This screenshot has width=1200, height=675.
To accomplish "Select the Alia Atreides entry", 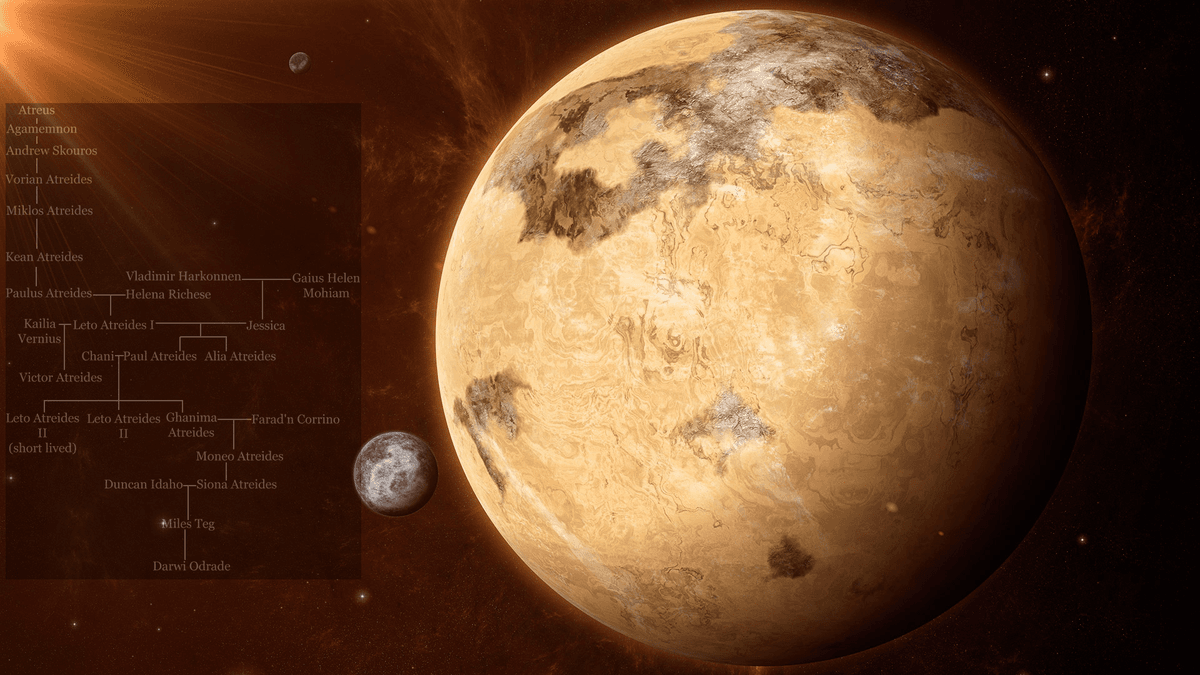I will pyautogui.click(x=240, y=356).
